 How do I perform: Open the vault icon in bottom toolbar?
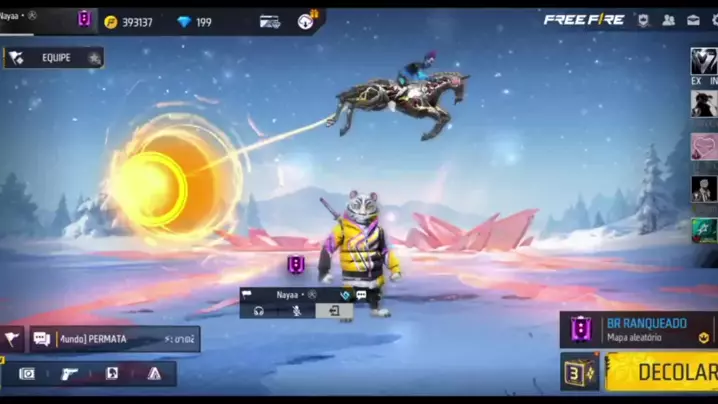tap(27, 374)
